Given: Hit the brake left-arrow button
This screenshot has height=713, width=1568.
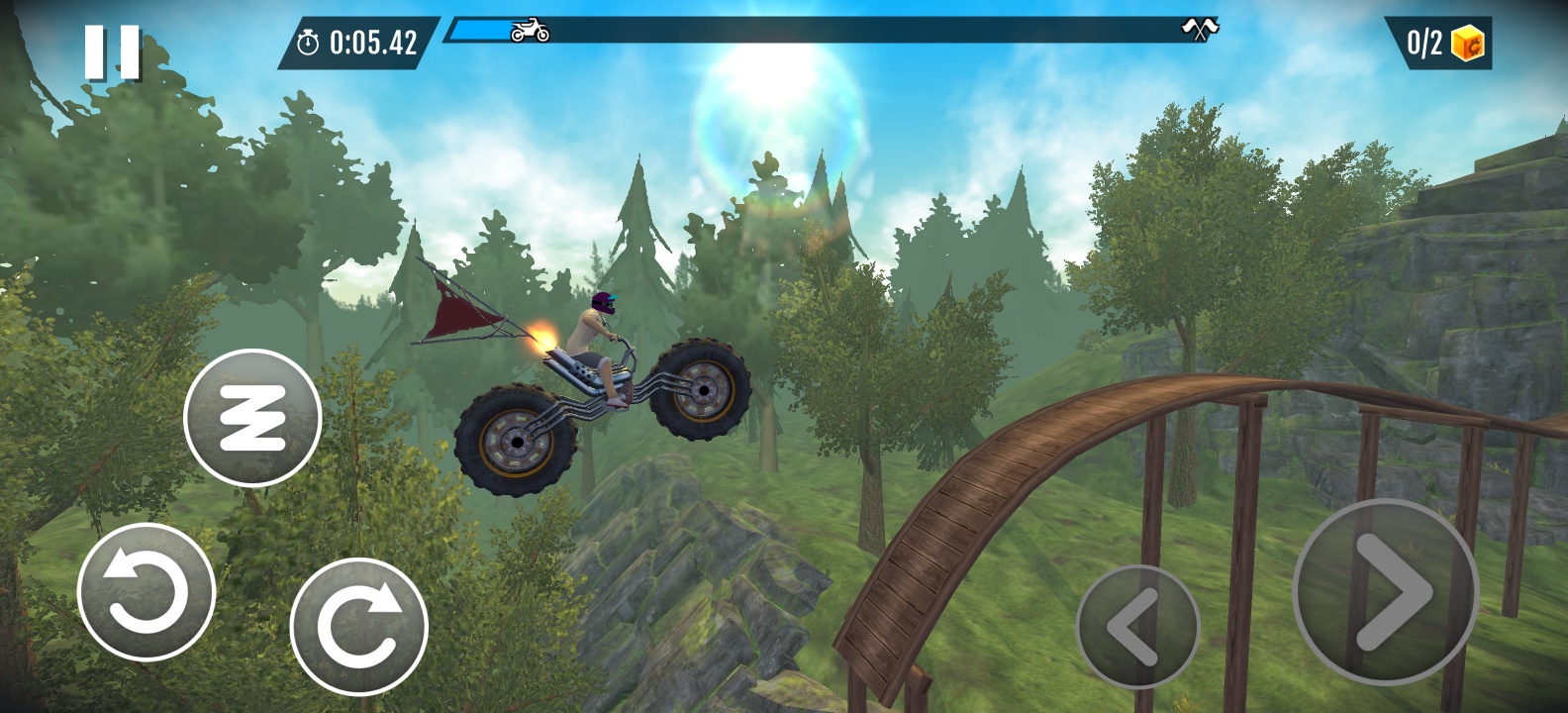Looking at the screenshot, I should 1136,627.
